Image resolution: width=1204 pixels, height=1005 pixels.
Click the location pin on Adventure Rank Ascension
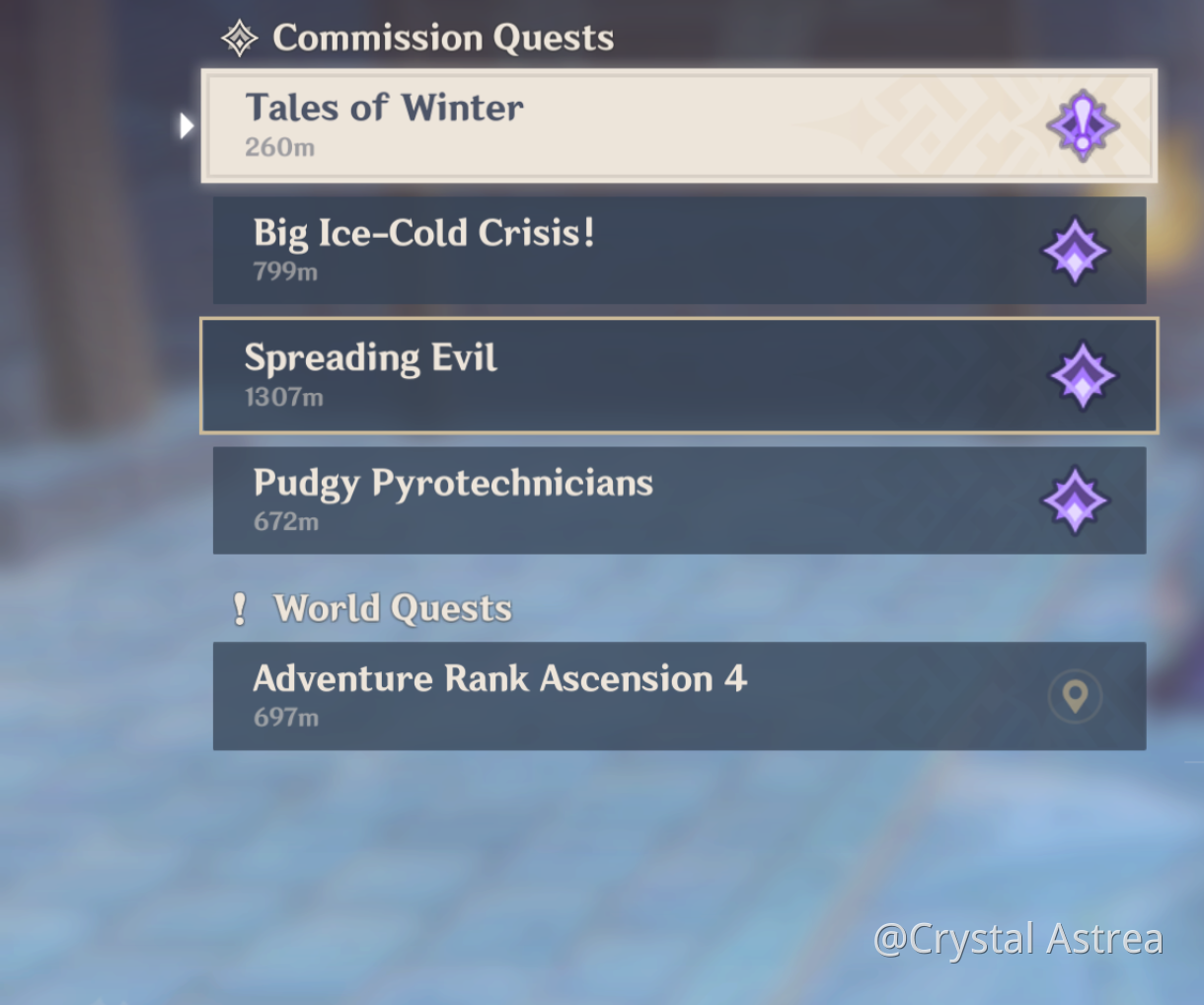click(1075, 696)
